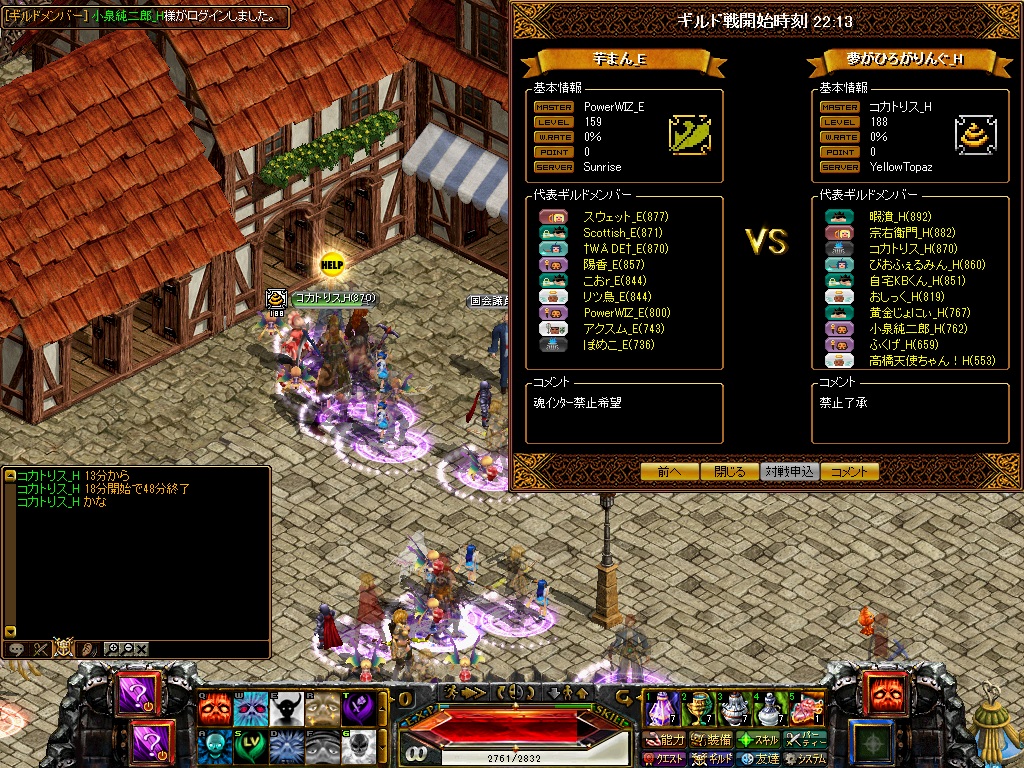Viewport: 1024px width, 768px height.
Task: Enlarge the chat window with the plus magnifier
Action: (111, 648)
